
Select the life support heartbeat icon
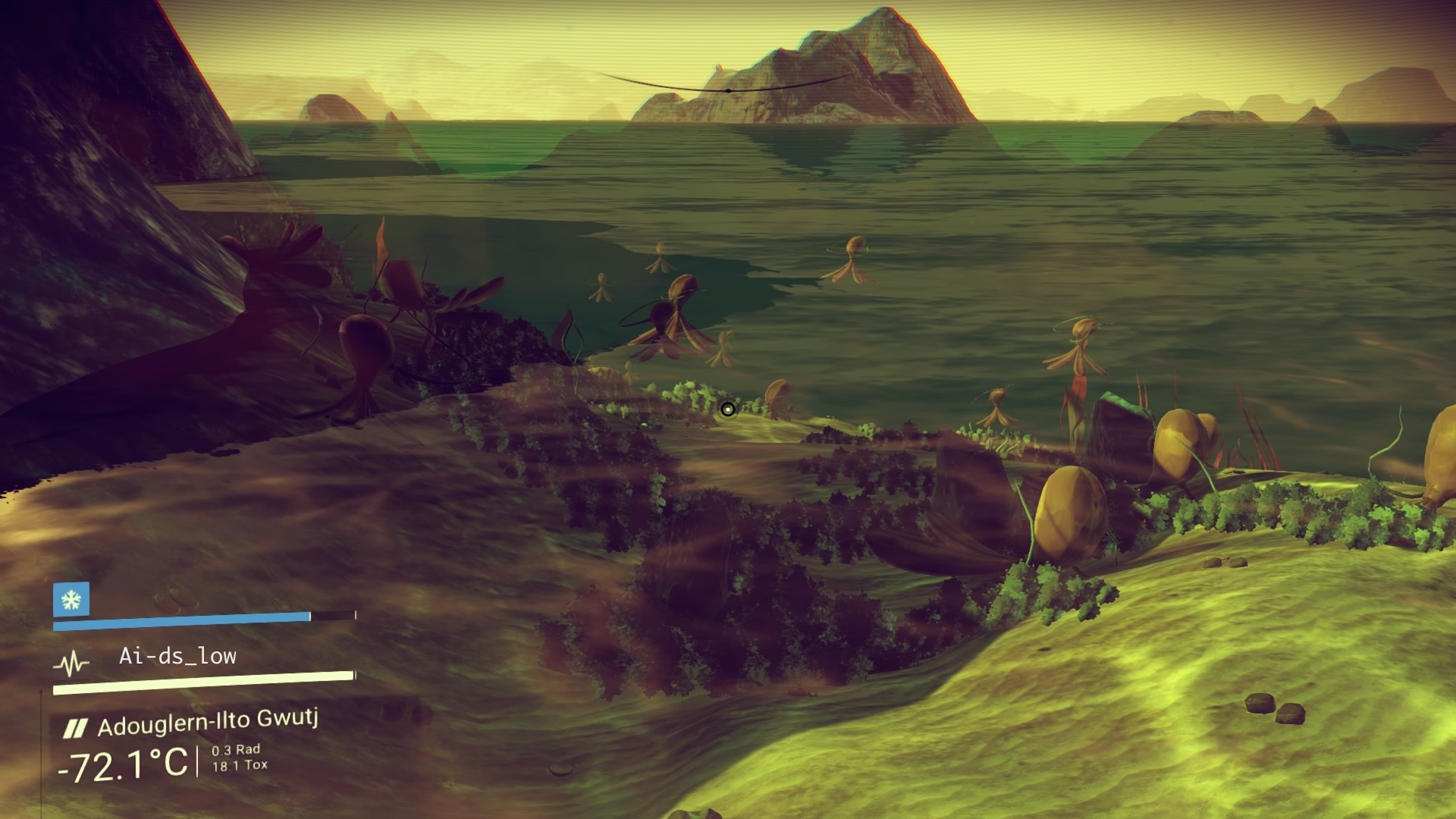(x=71, y=665)
